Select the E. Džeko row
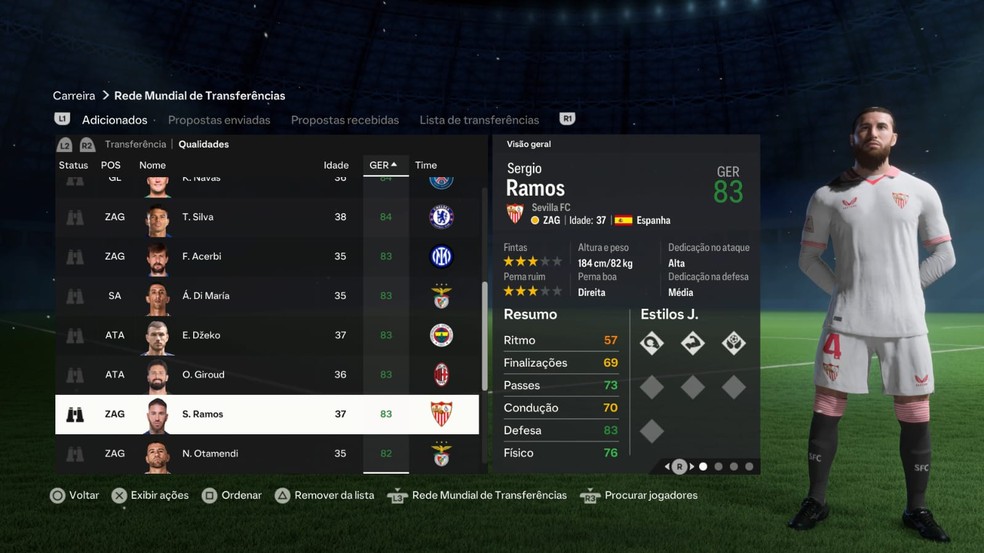The image size is (984, 553). [267, 335]
